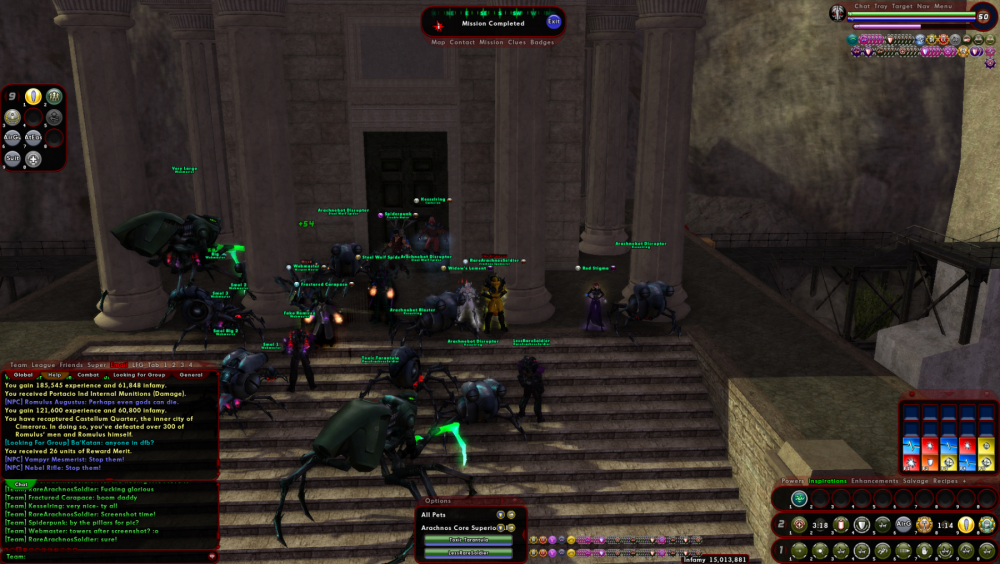Select the LessRareSoldier pet bar

[x=468, y=552]
